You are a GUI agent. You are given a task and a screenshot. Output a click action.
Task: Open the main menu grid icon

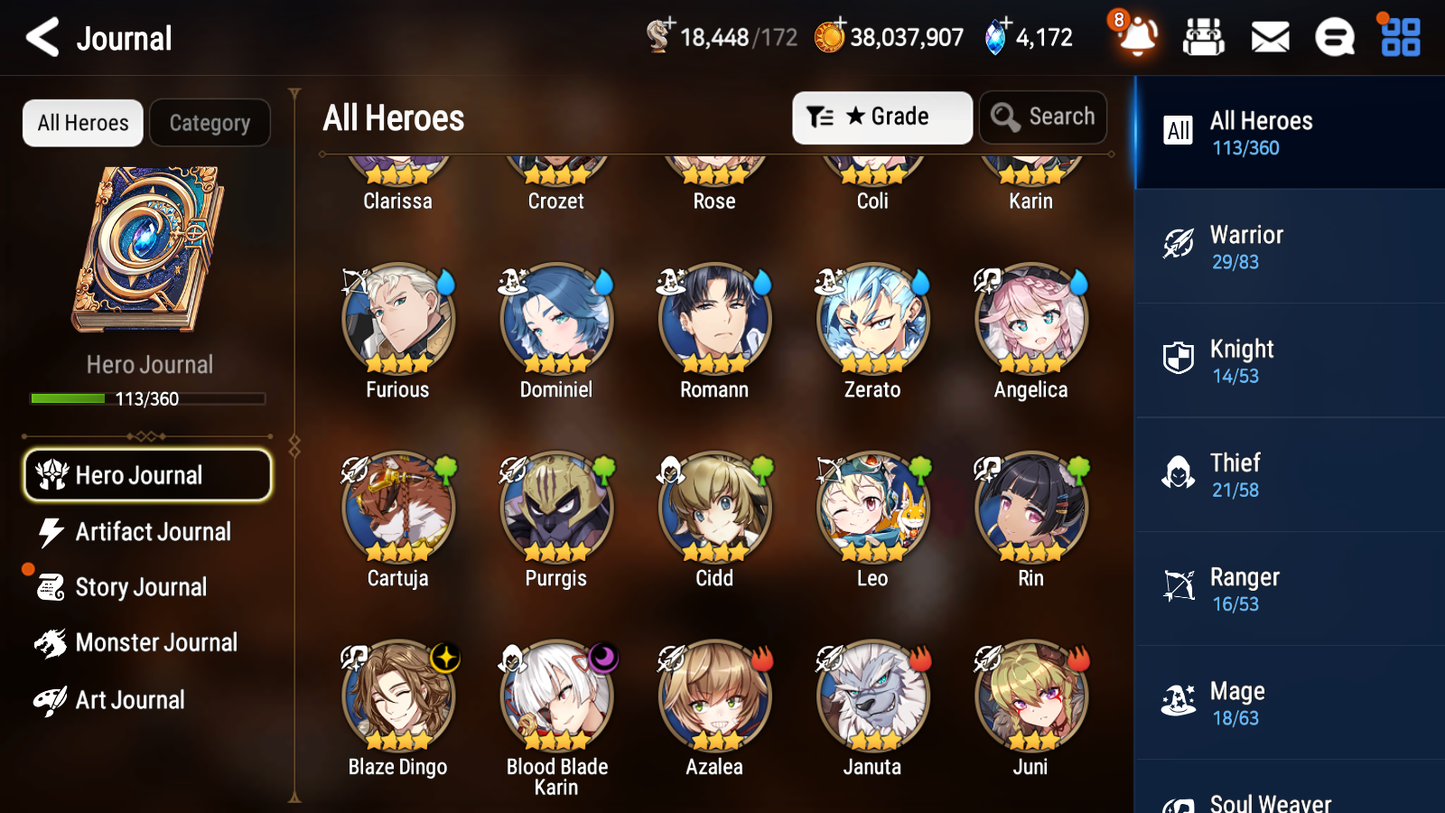click(1398, 36)
